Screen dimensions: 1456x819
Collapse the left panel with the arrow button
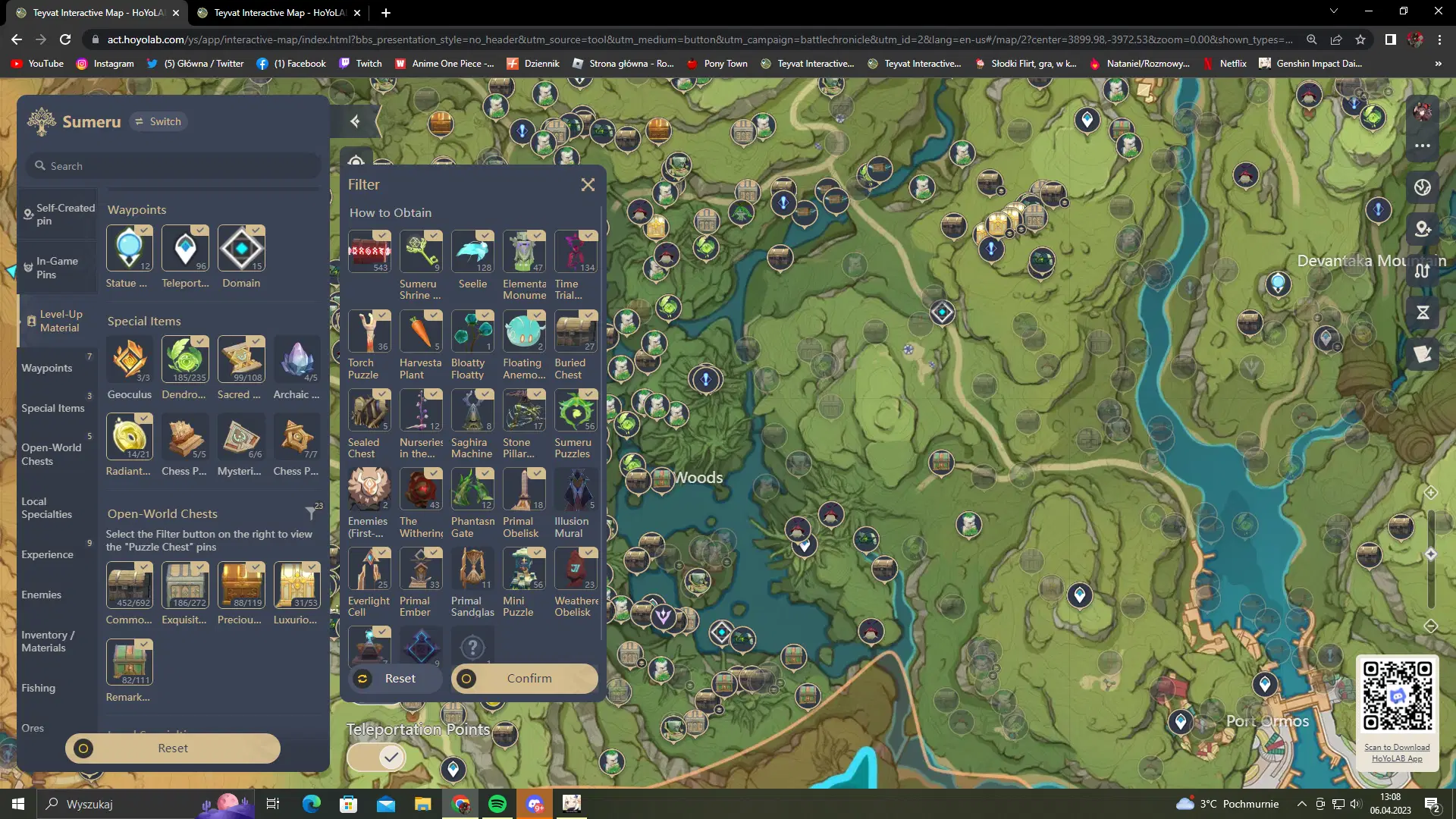point(355,121)
